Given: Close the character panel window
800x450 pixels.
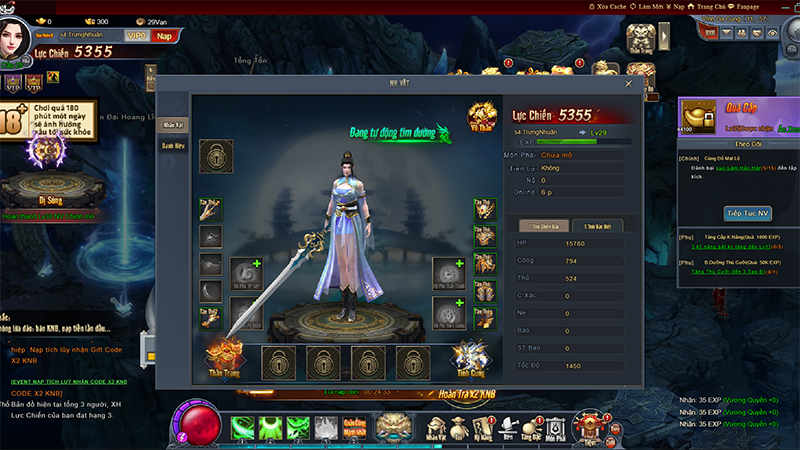Looking at the screenshot, I should click(628, 84).
